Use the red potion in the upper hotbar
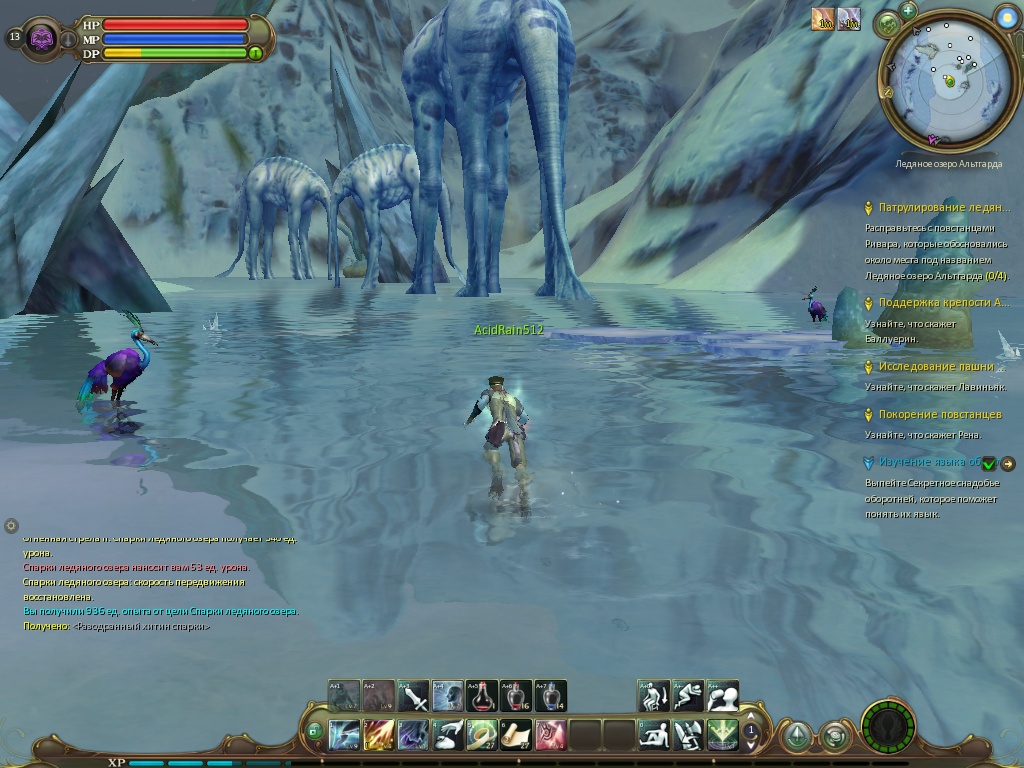The height and width of the screenshot is (768, 1024). [x=482, y=695]
